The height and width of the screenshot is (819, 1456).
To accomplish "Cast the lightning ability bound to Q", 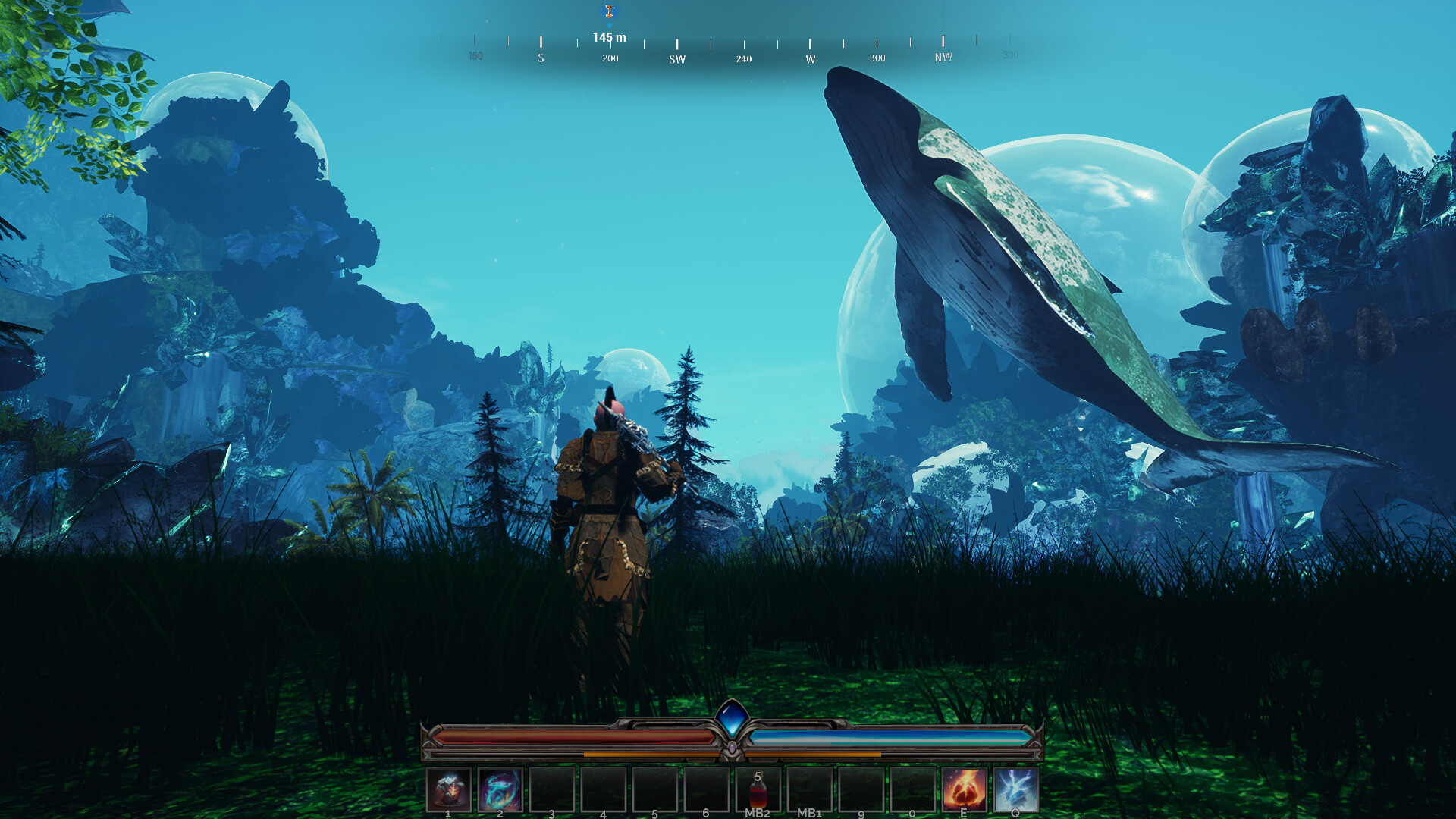I will click(x=1015, y=789).
